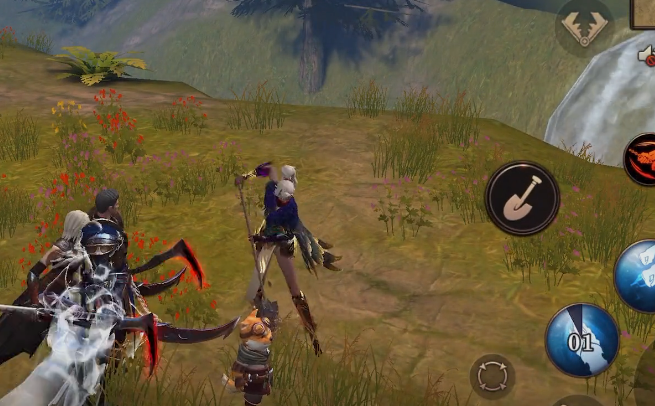Trigger the blue ice shard skill
Screen dimensions: 655x406
point(637,275)
